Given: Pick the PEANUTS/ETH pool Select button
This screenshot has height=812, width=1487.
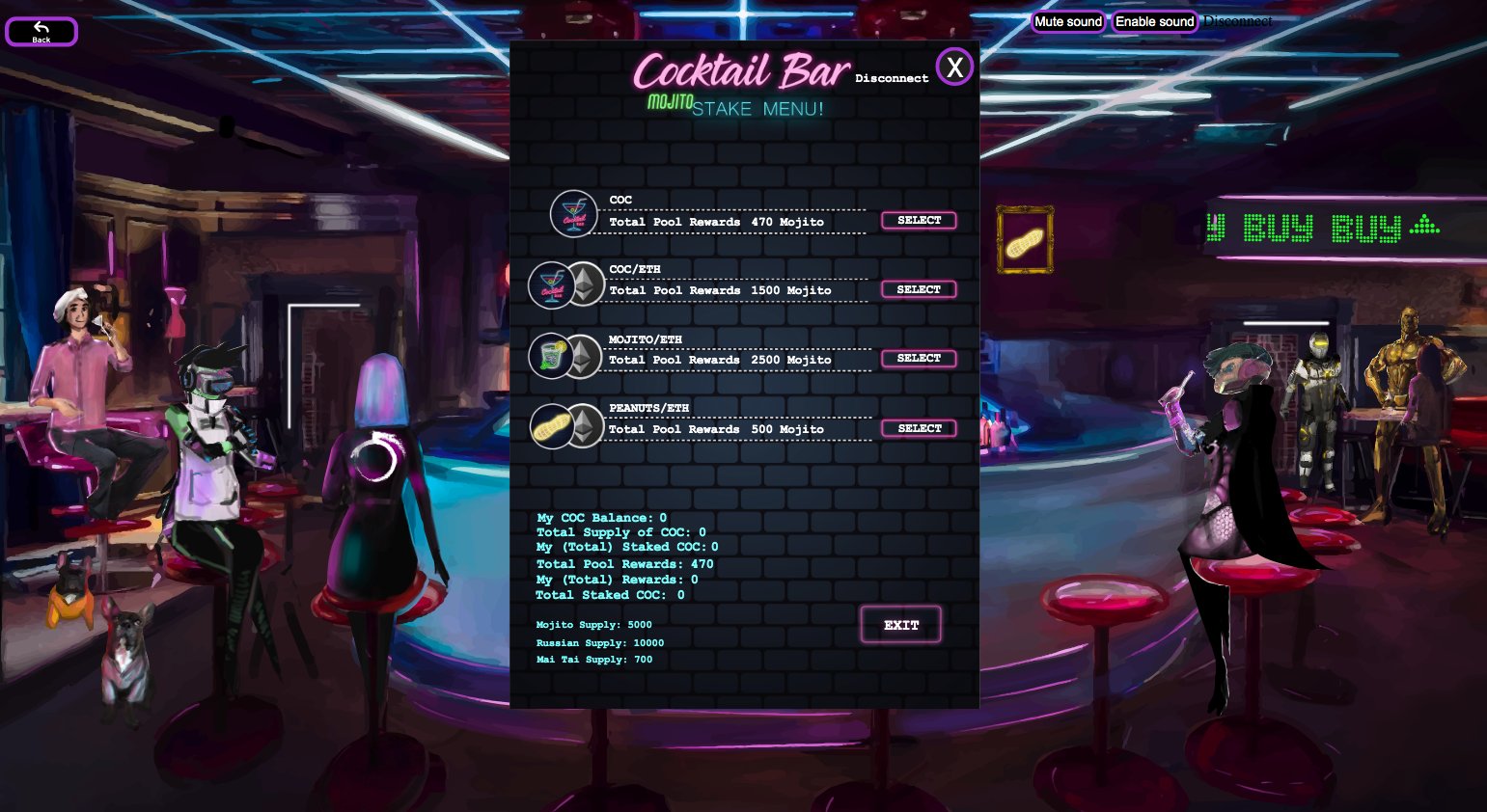Looking at the screenshot, I should coord(919,428).
